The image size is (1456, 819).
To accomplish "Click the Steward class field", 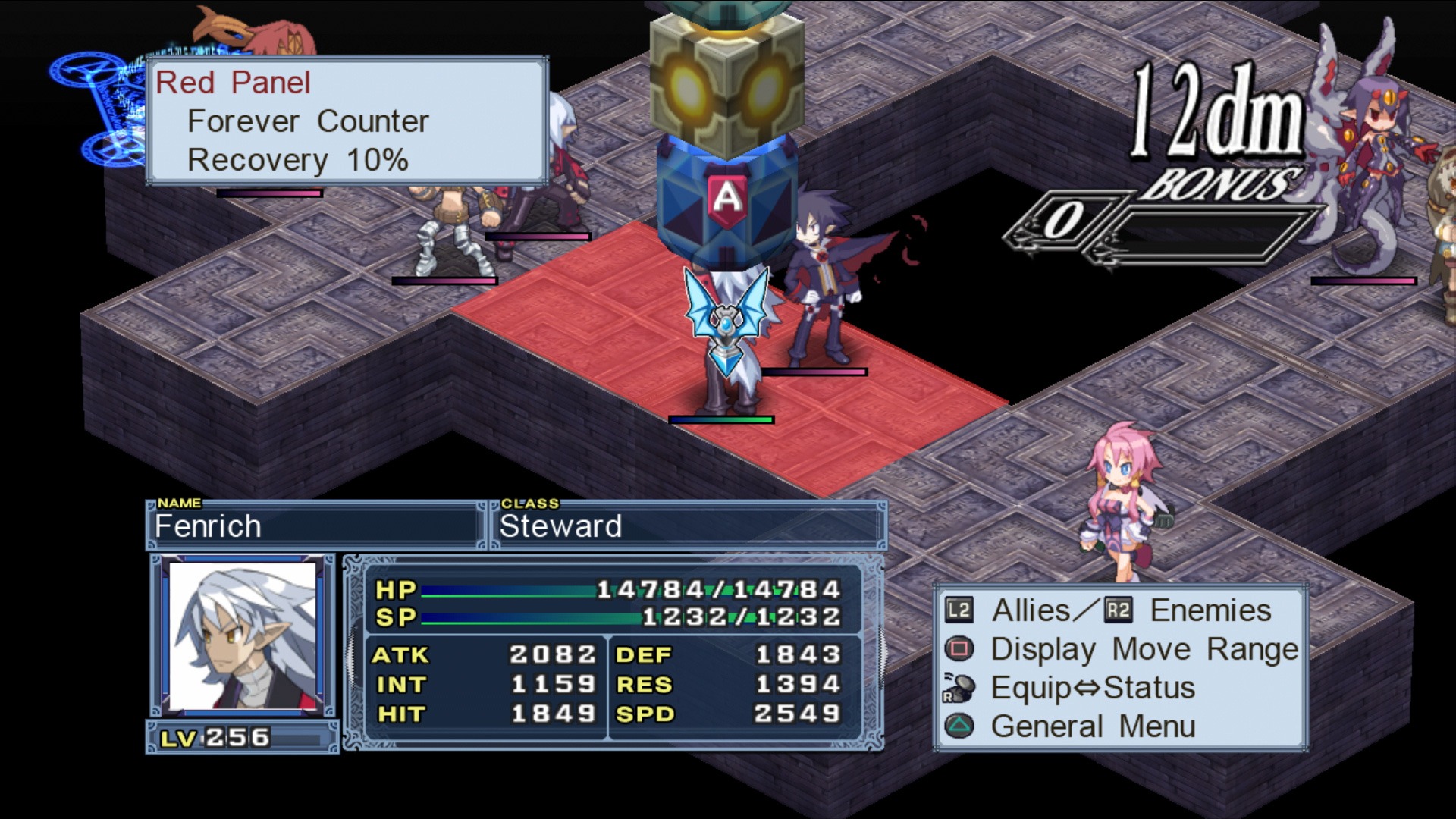I will [x=689, y=526].
